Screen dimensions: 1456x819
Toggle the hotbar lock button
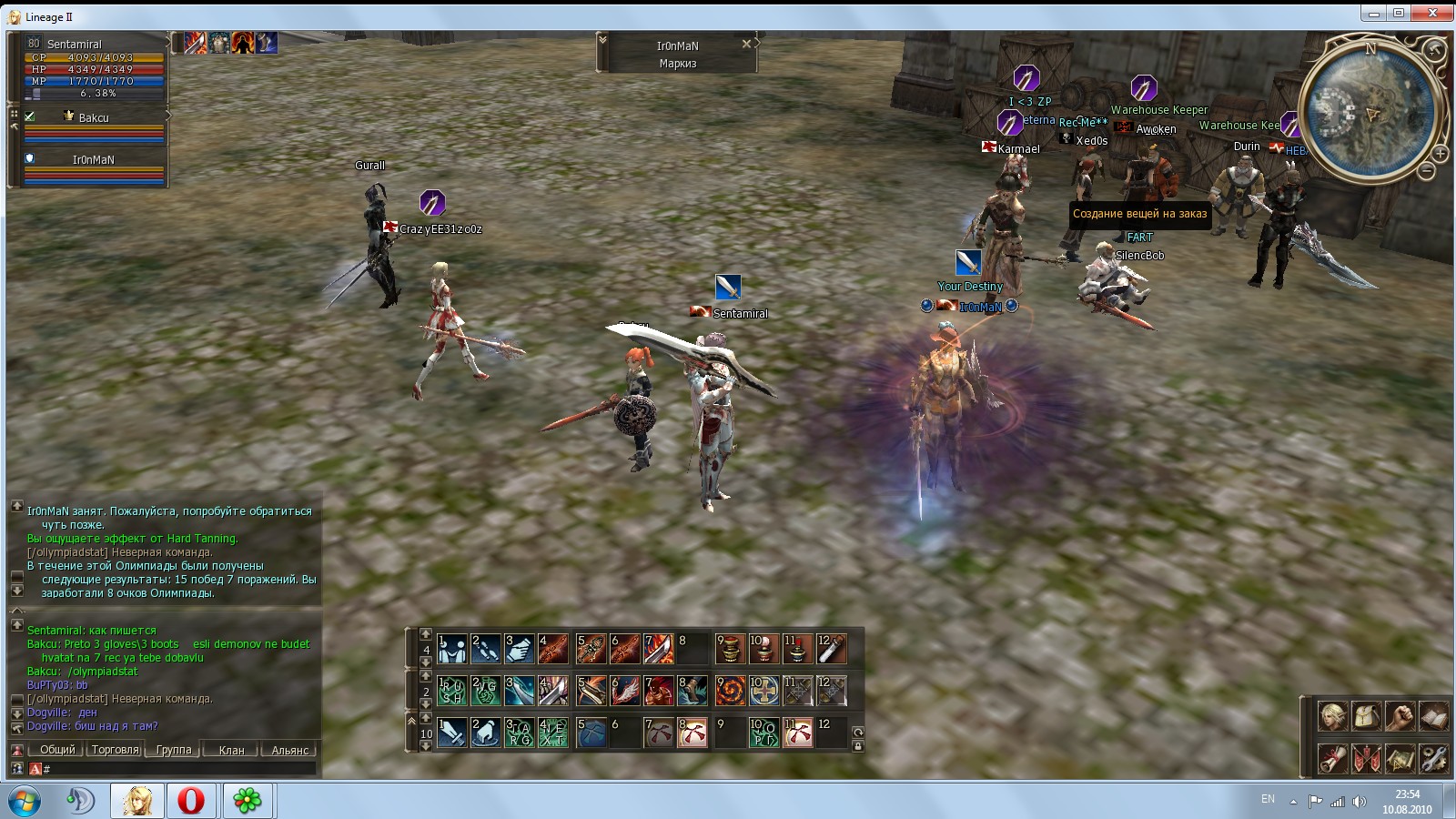pyautogui.click(x=857, y=746)
